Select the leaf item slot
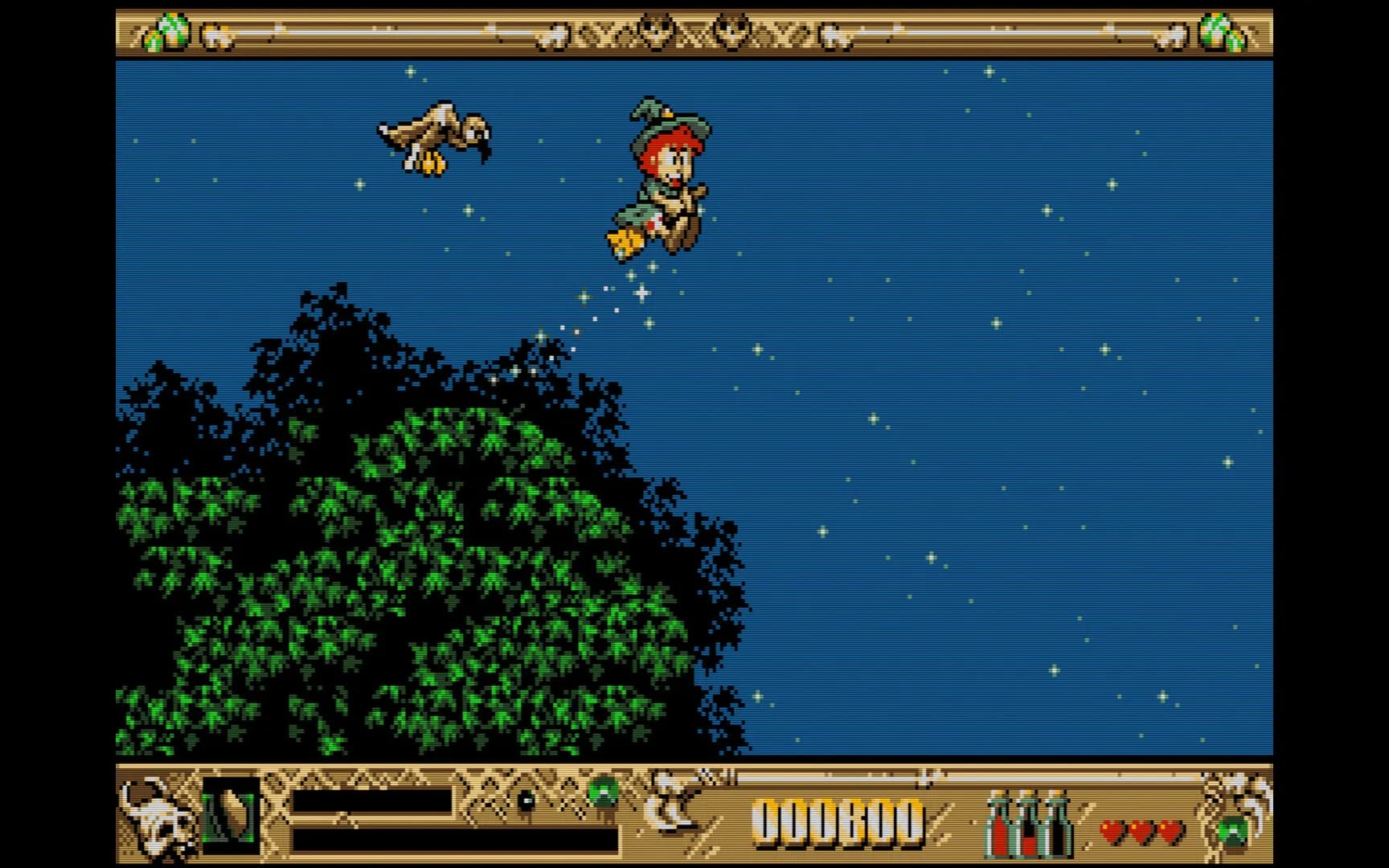Viewport: 1389px width, 868px height. [x=231, y=816]
